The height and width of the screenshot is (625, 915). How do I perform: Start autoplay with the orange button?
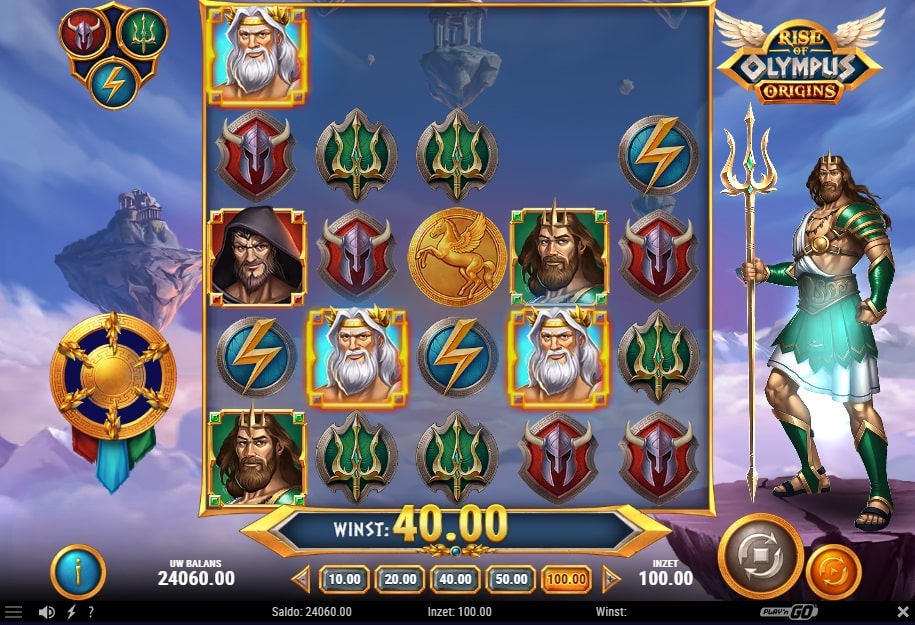[x=833, y=571]
